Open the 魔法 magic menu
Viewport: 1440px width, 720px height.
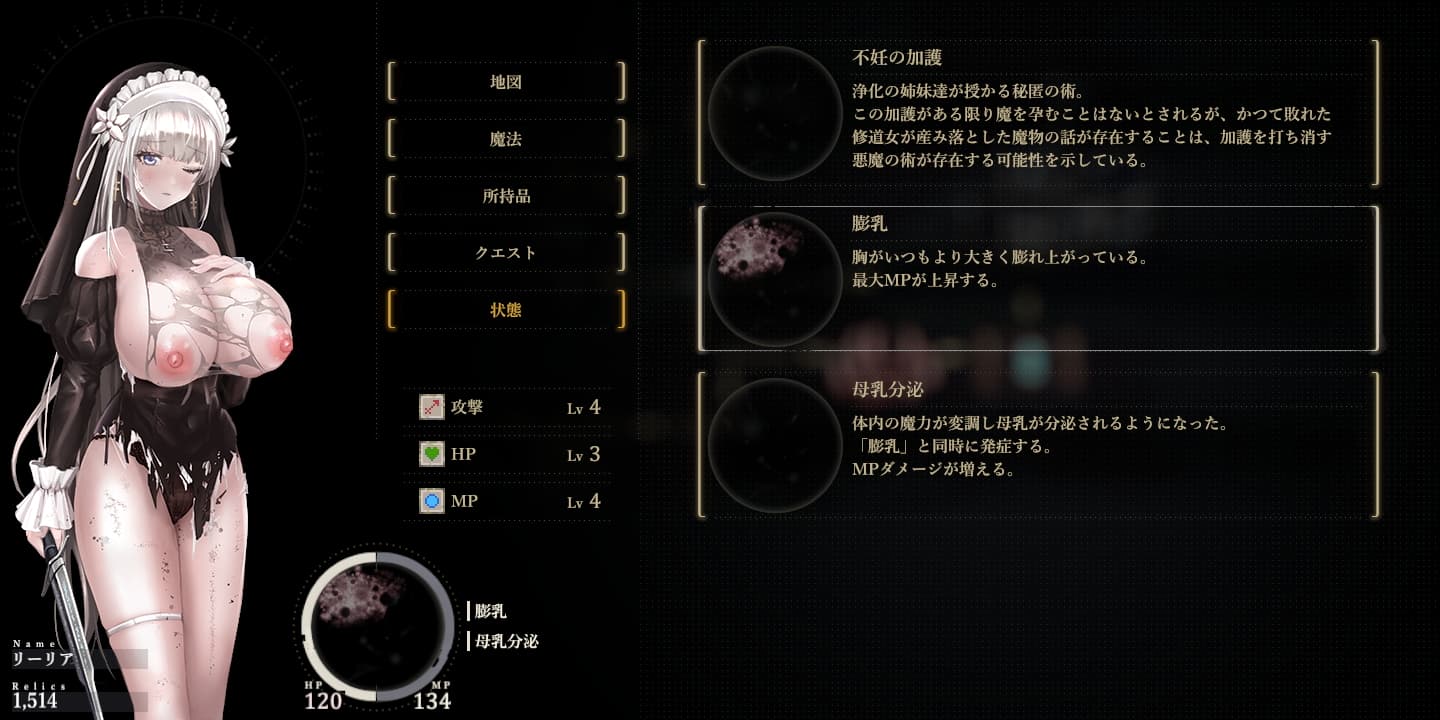pyautogui.click(x=506, y=139)
